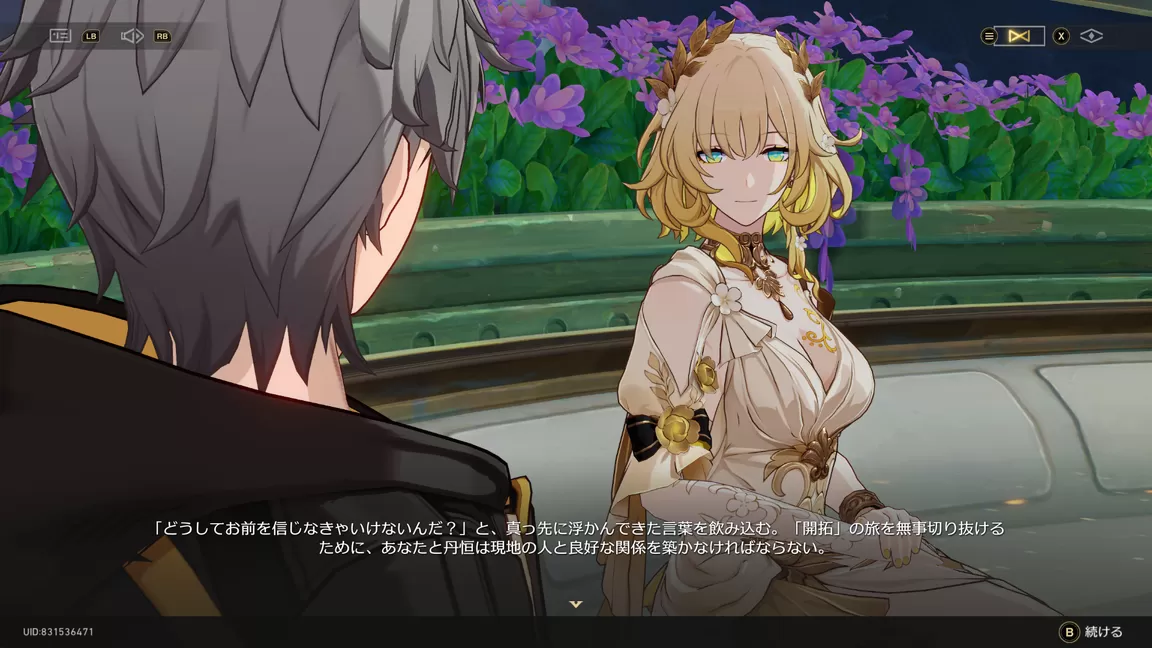Click the golden skip dialogue icon
This screenshot has height=648, width=1152.
tap(1019, 36)
